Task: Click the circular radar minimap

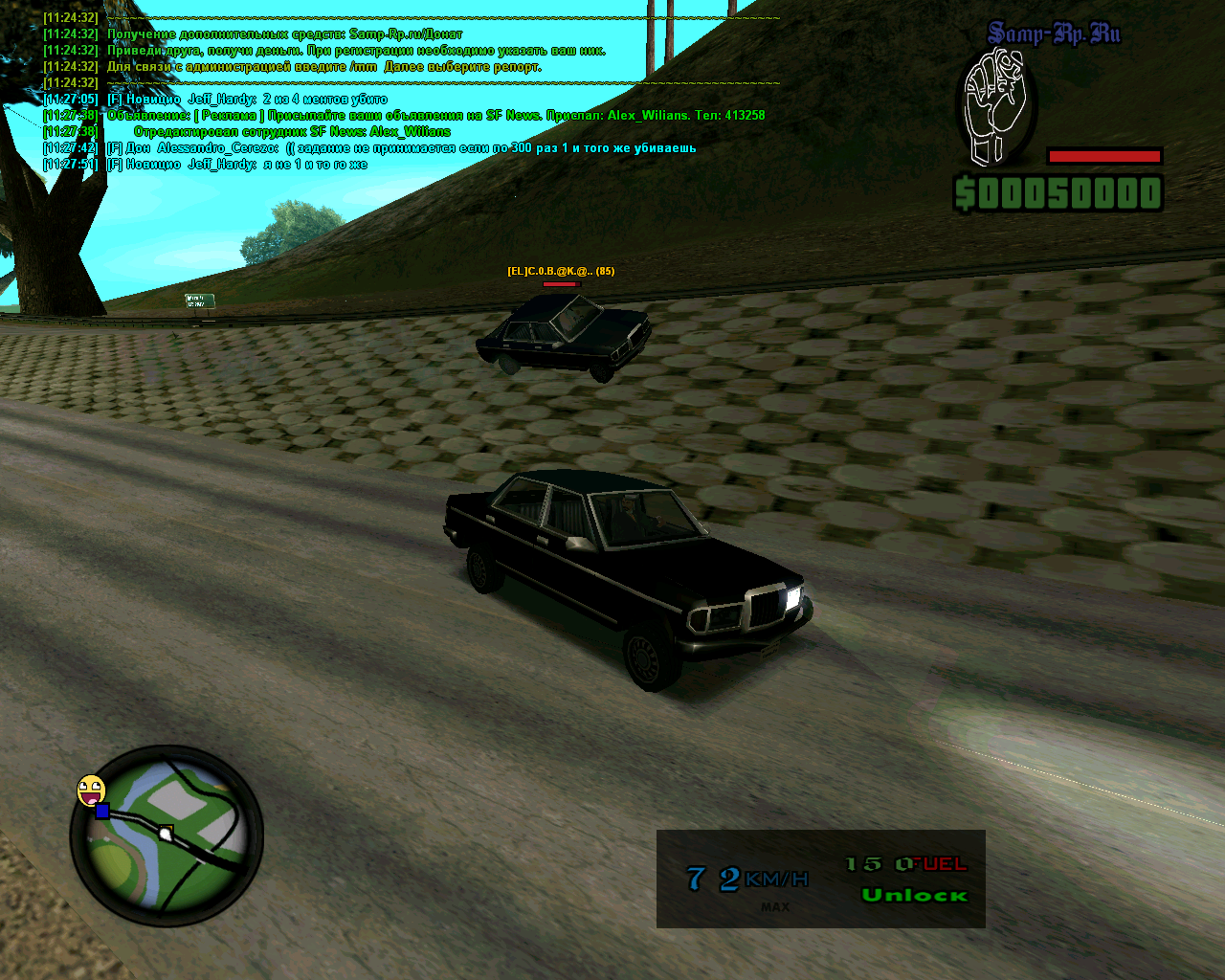Action: [167, 837]
